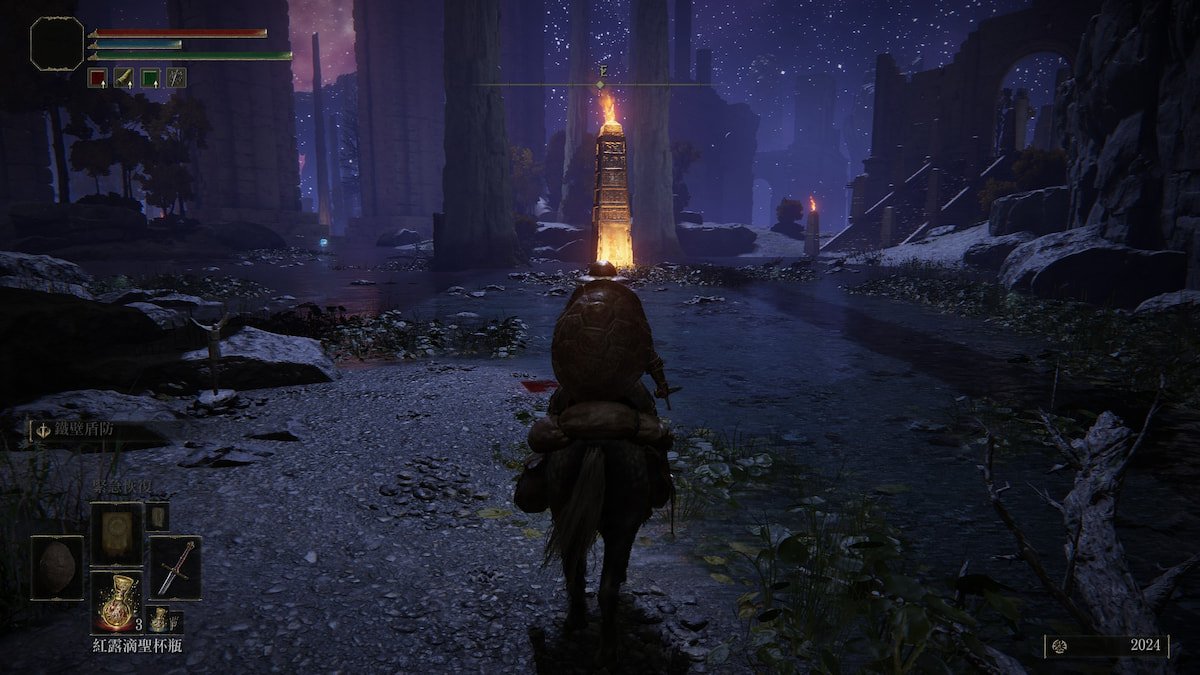Screen dimensions: 1200x675
Task: Inspect the green stamina buff icon
Action: (x=150, y=77)
